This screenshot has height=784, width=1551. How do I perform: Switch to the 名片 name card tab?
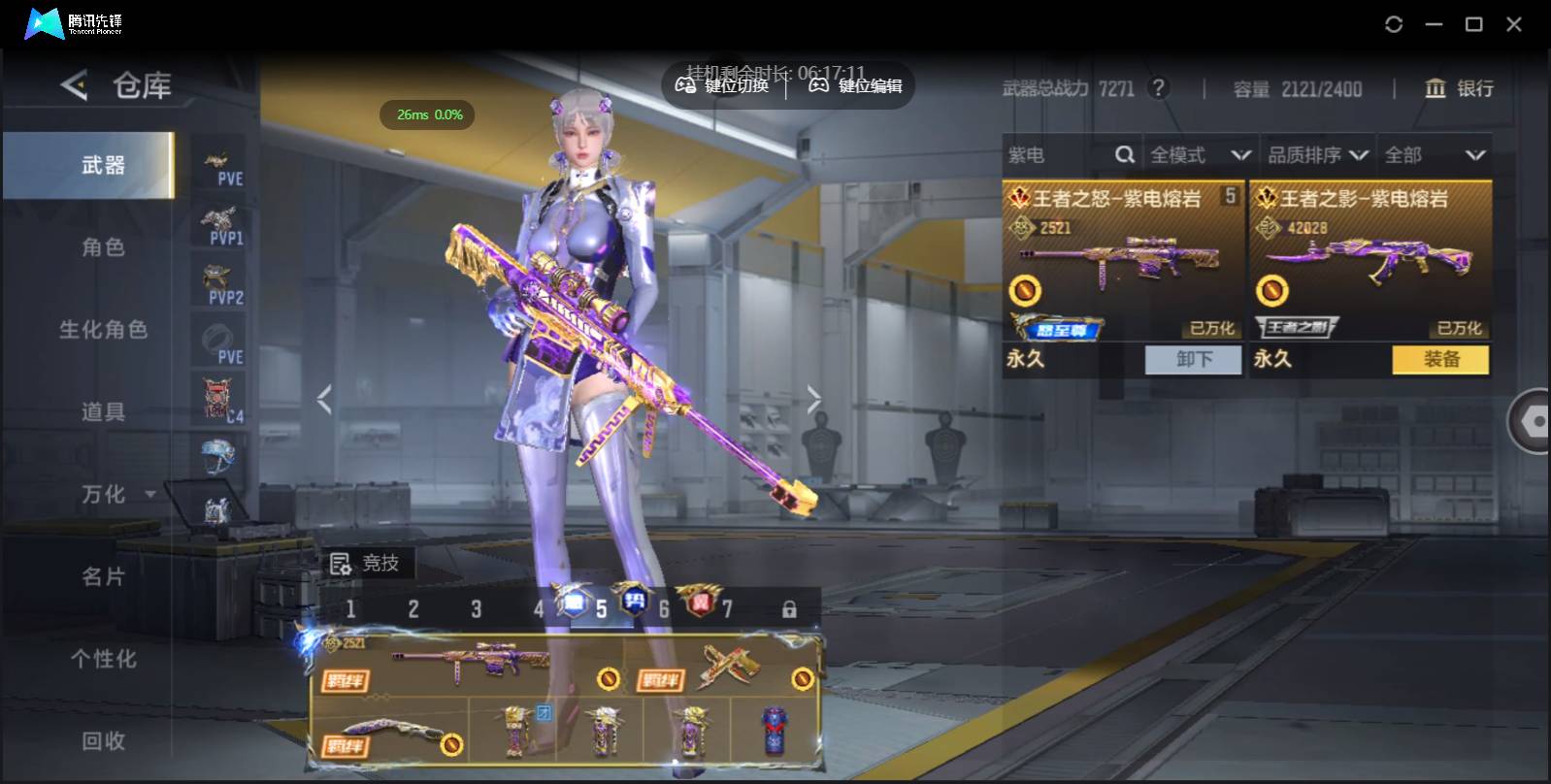(x=102, y=577)
